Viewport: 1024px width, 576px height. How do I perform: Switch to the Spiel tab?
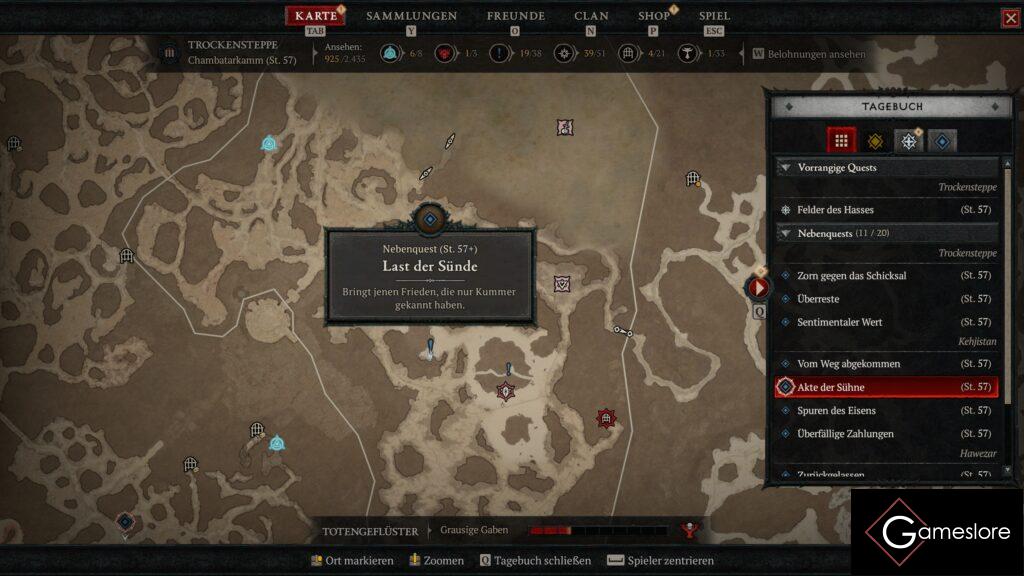point(714,16)
